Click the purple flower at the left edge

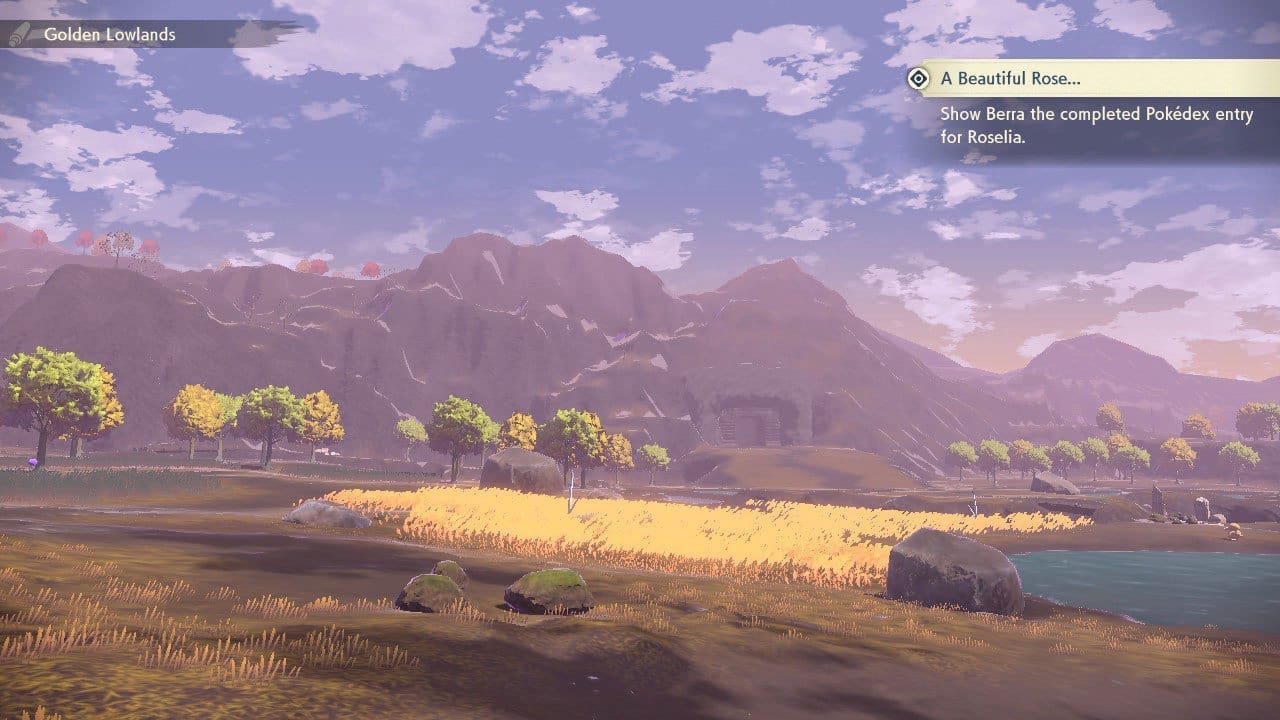(32, 461)
